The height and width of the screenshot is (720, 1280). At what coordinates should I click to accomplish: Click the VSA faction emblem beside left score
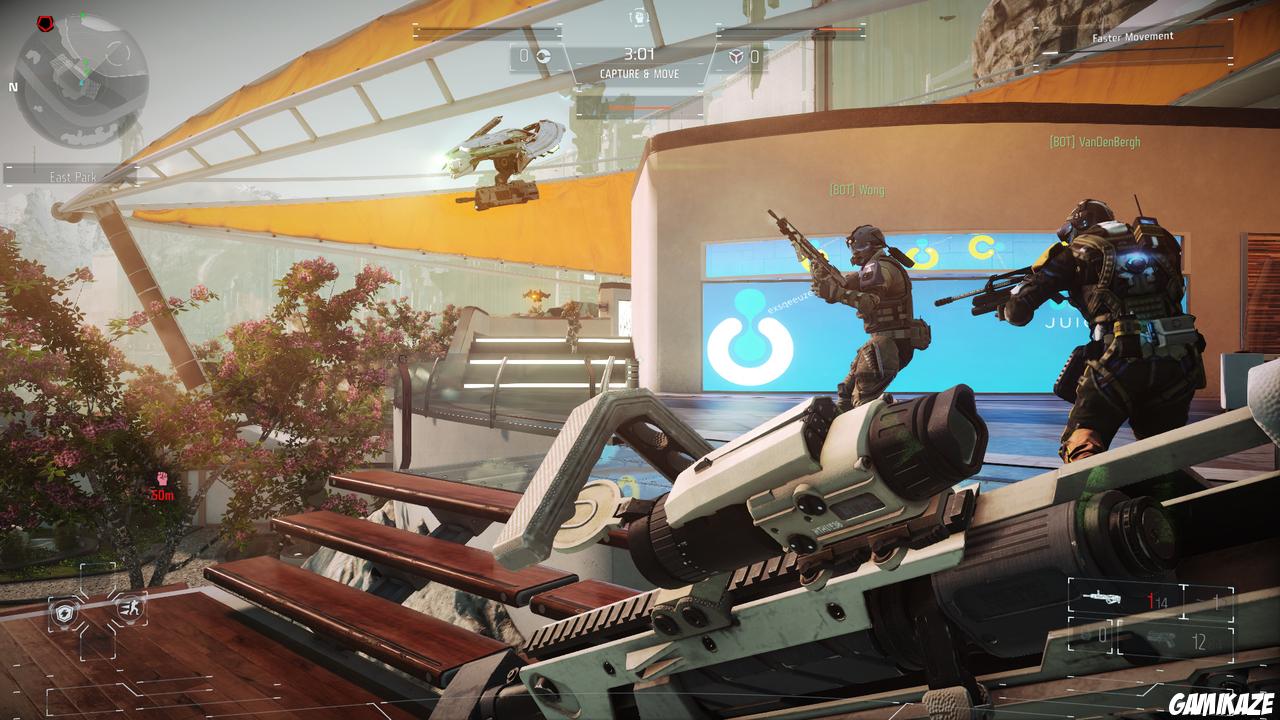[543, 57]
